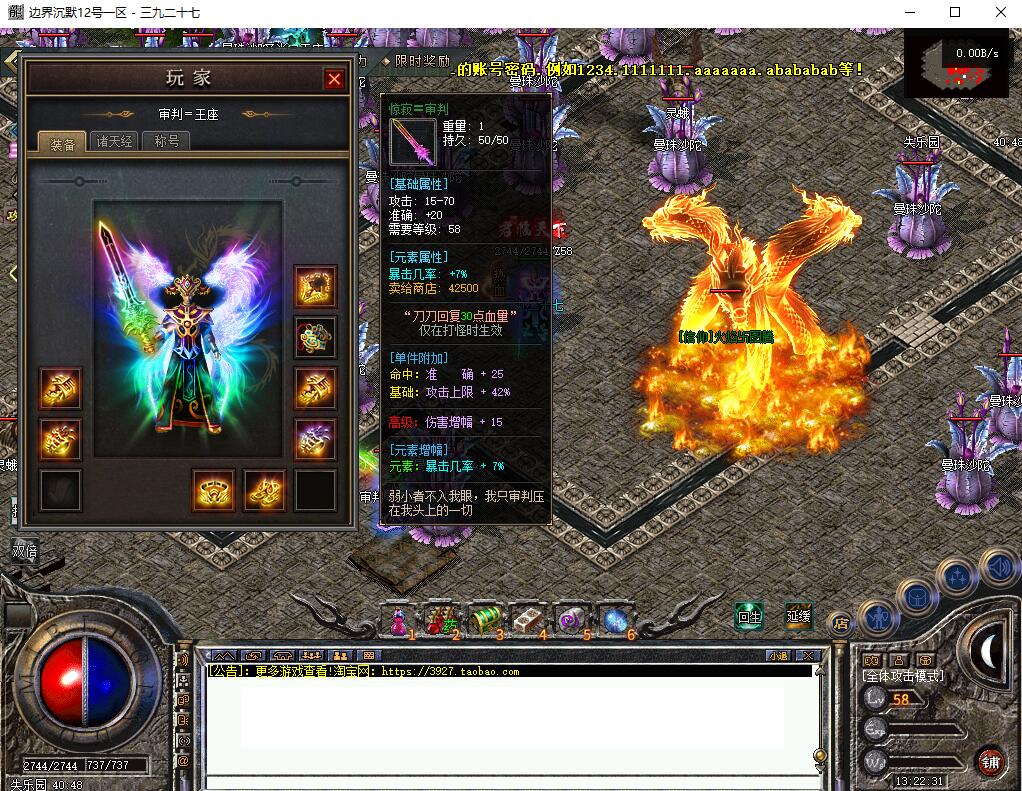Toggle the round speaker sound button
1022x791 pixels.
pos(999,567)
